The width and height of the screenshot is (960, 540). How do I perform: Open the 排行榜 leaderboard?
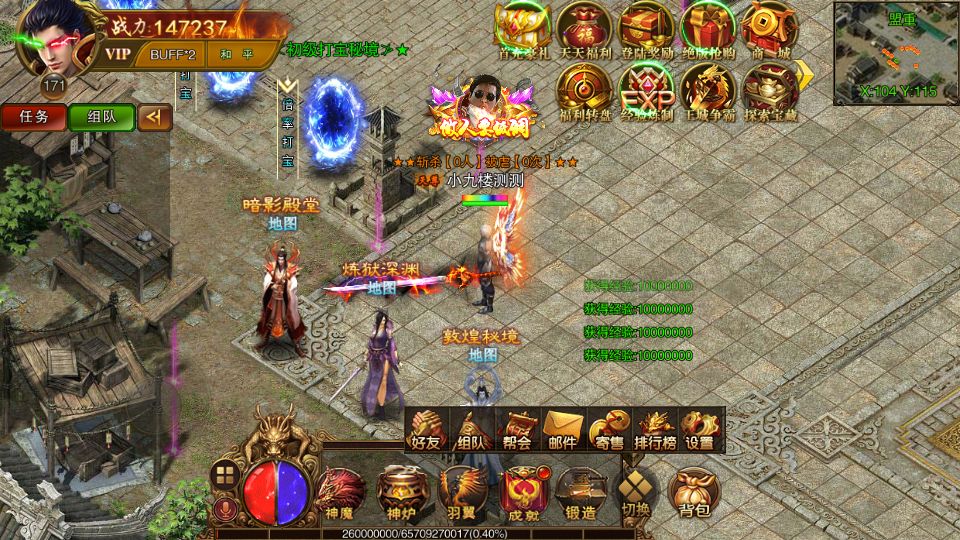tap(654, 430)
